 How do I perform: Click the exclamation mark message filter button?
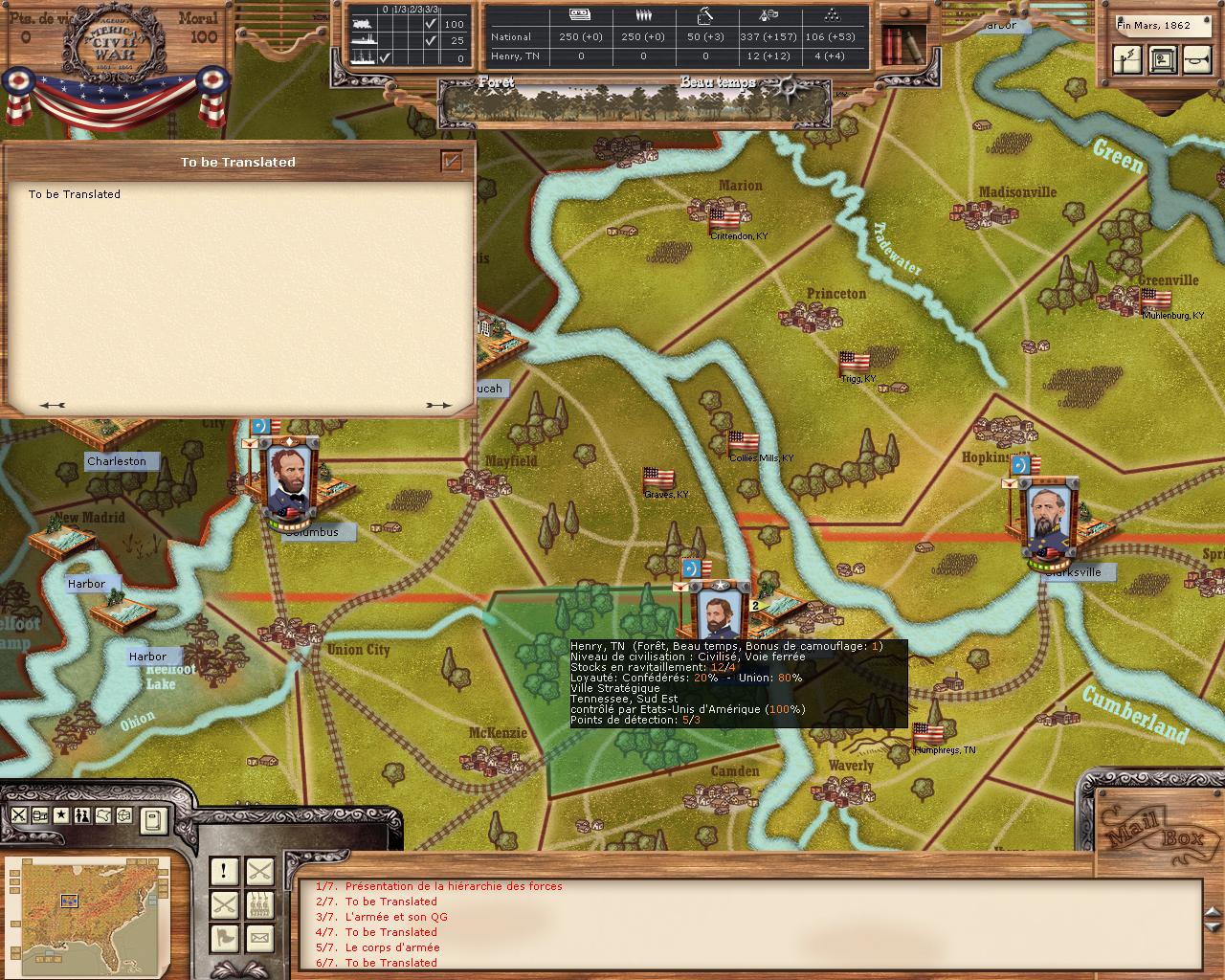224,871
